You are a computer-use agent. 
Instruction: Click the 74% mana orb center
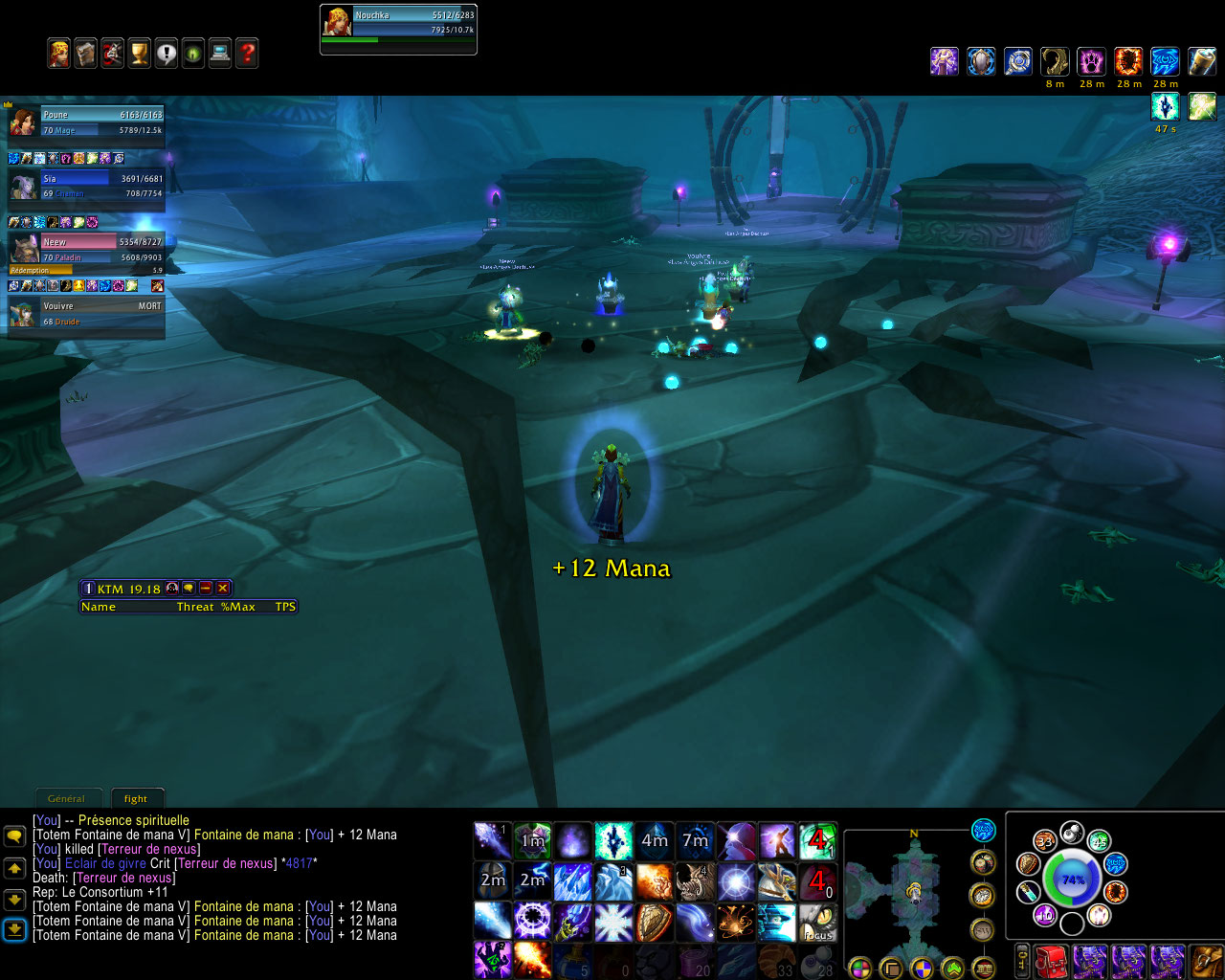(1072, 879)
